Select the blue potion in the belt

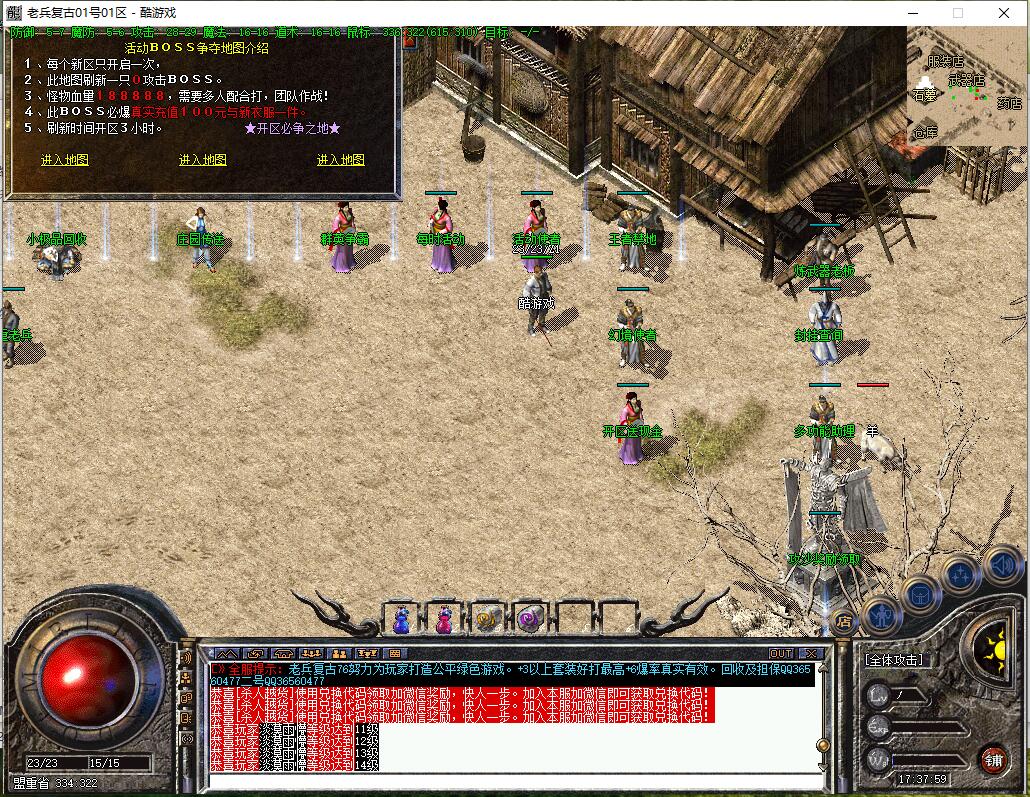[x=402, y=620]
